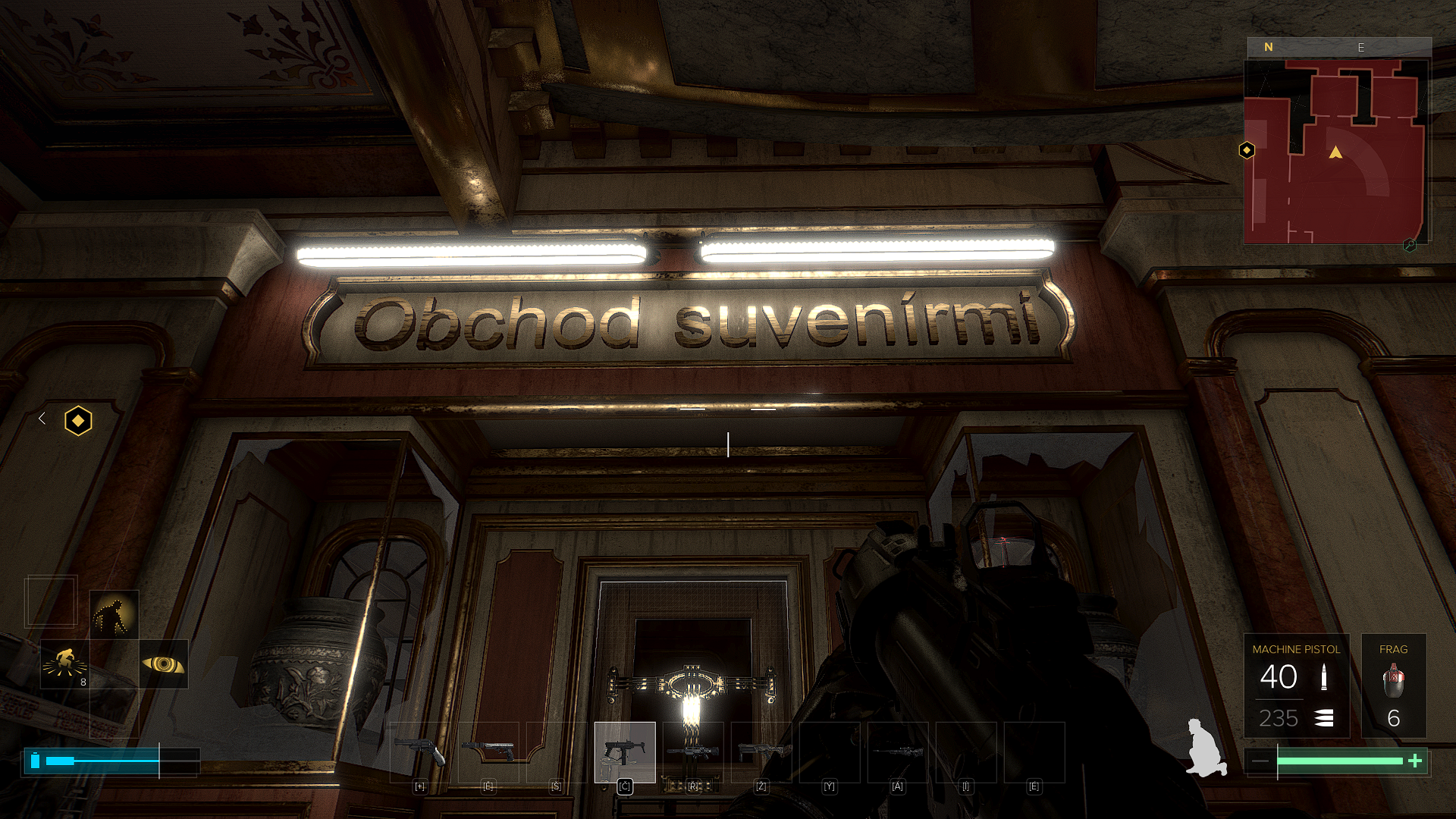Switch to the combat rifle slot
Viewport: 1456px width, 819px height.
pos(693,752)
